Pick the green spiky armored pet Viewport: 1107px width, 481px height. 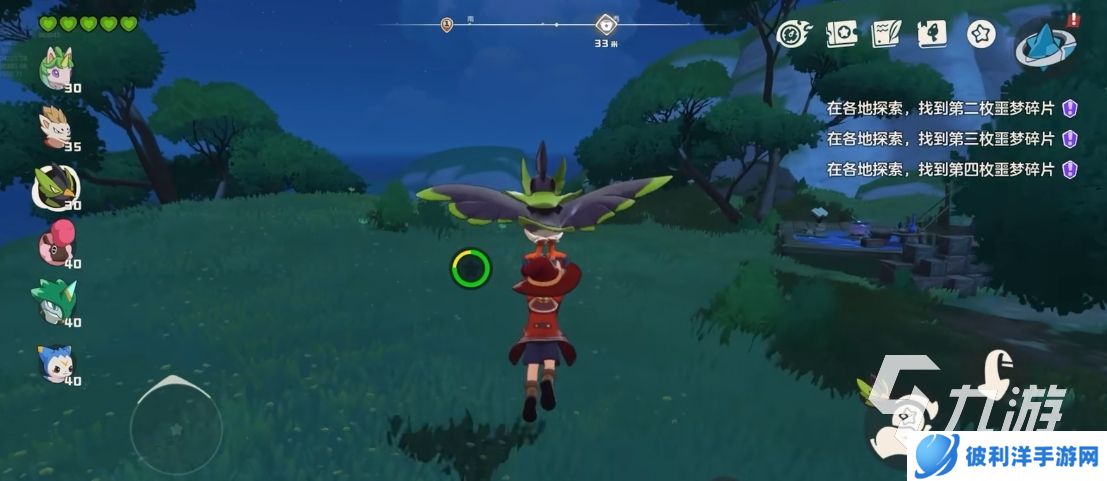(x=58, y=302)
